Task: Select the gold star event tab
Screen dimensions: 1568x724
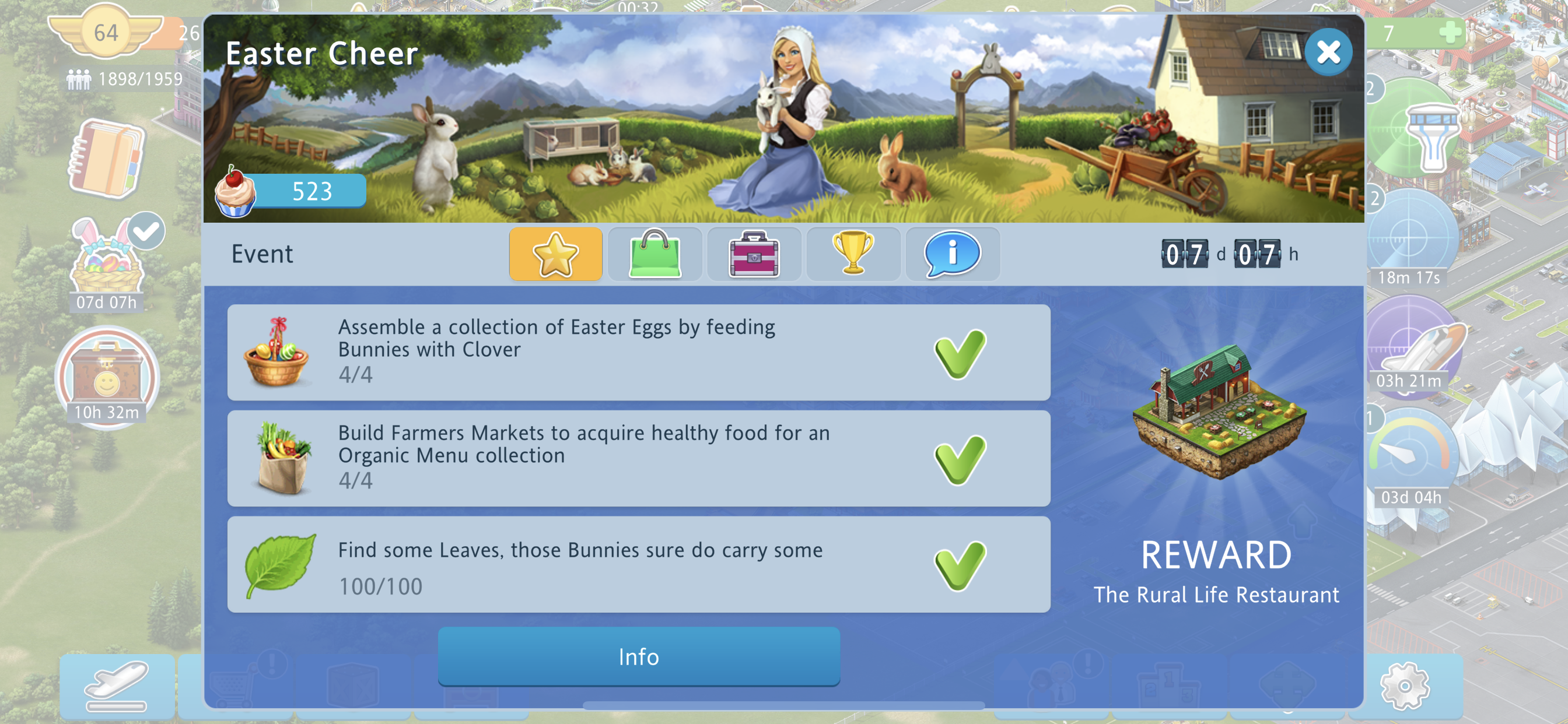Action: click(555, 254)
